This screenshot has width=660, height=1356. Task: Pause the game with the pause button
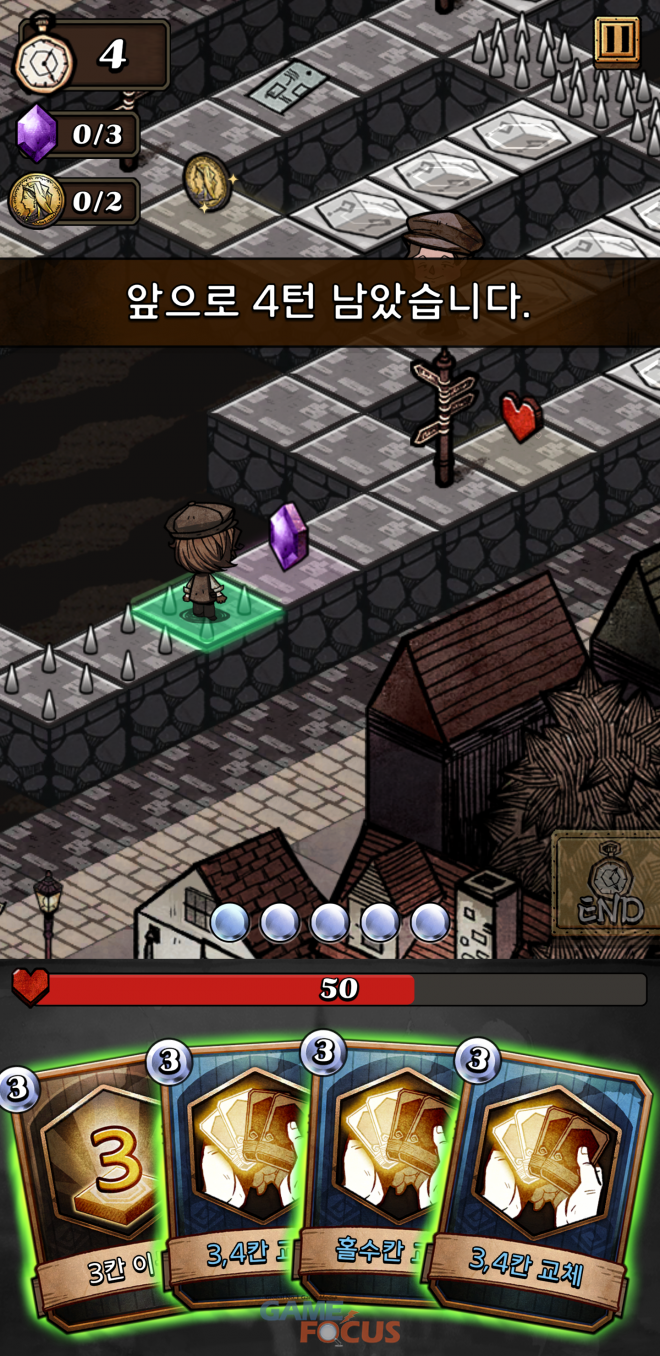[x=616, y=41]
